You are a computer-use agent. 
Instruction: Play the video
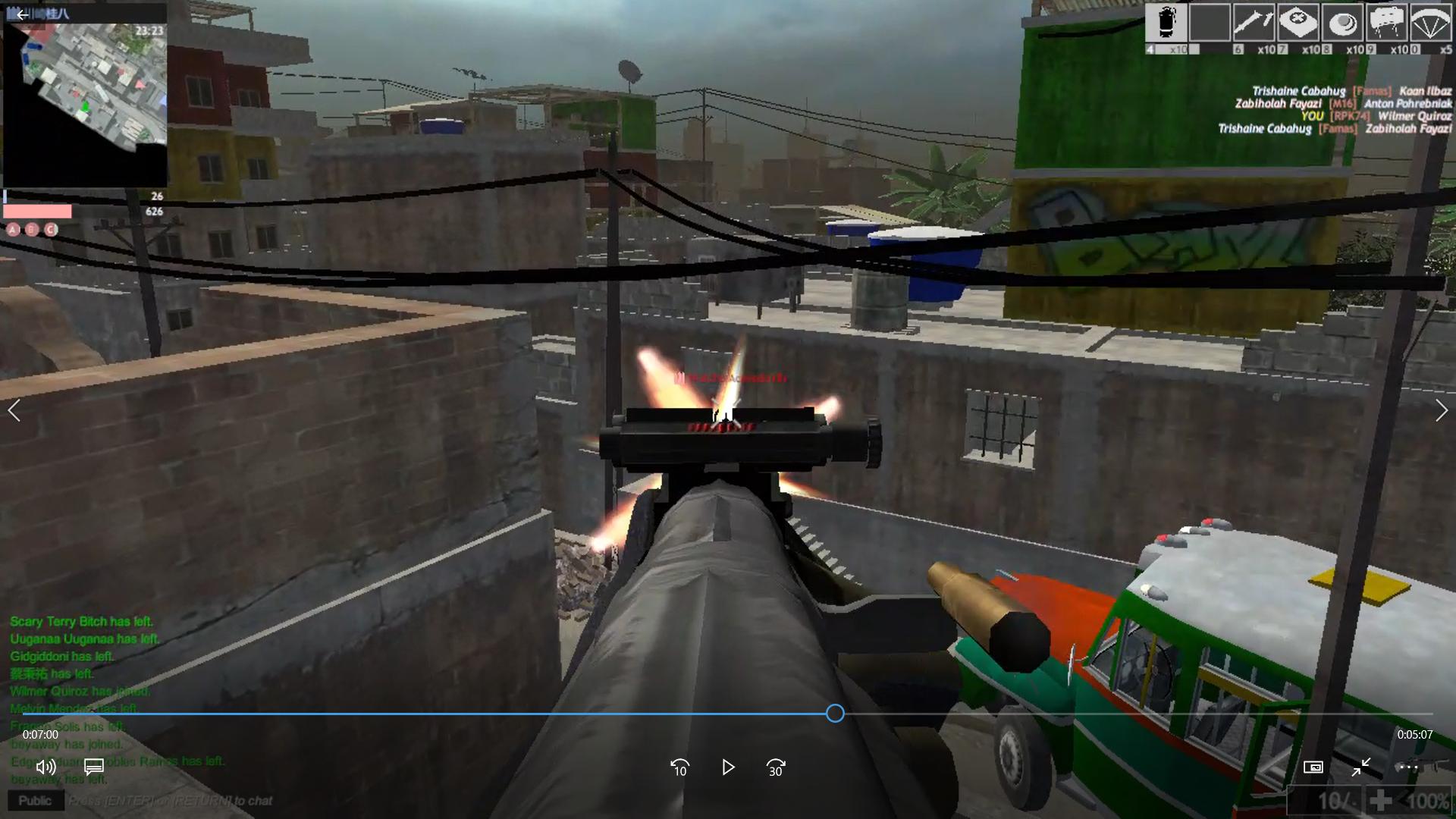[728, 767]
